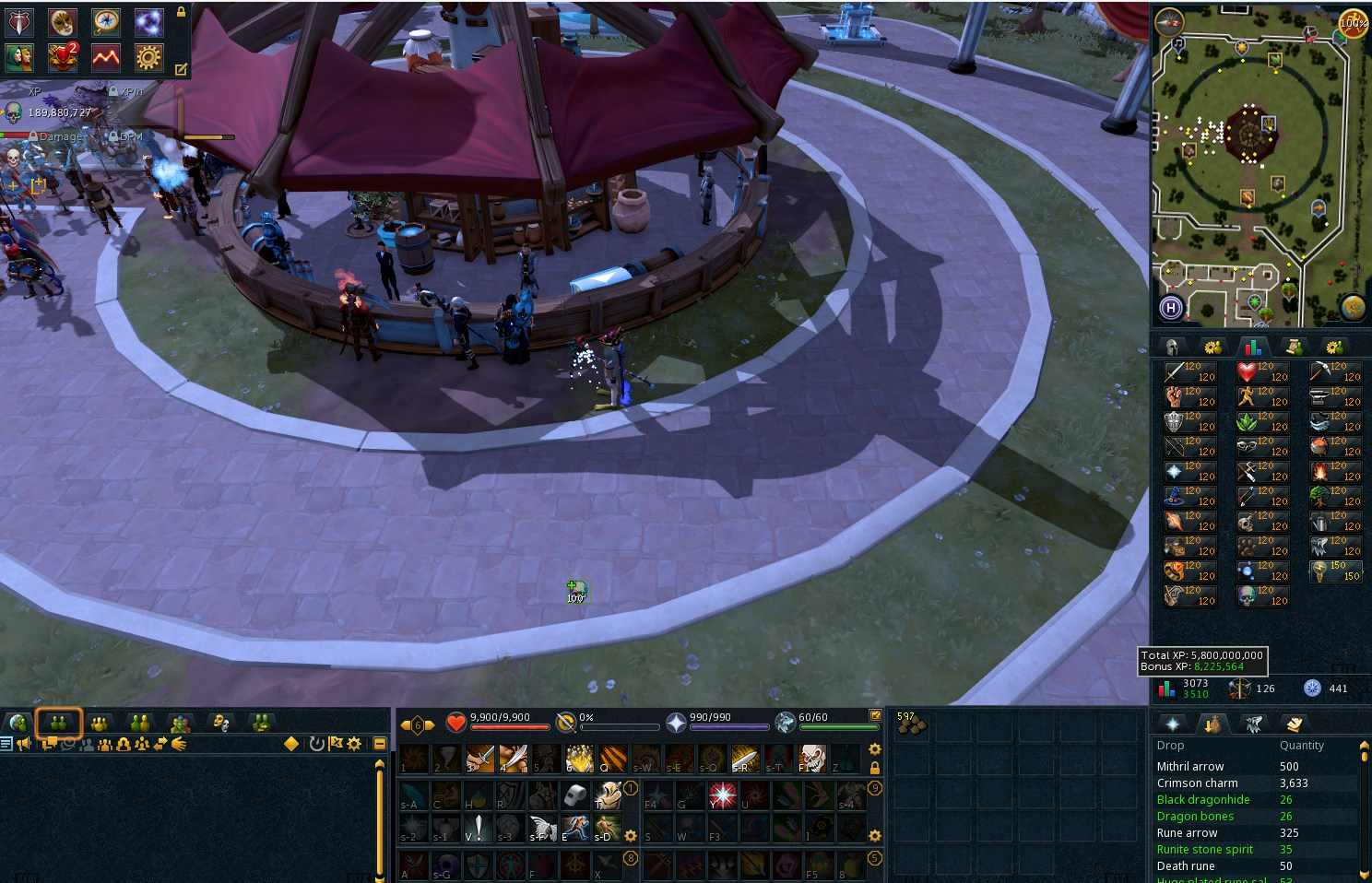The image size is (1372, 883).
Task: Toggle the lock beside the XP/h counter
Action: click(x=111, y=91)
